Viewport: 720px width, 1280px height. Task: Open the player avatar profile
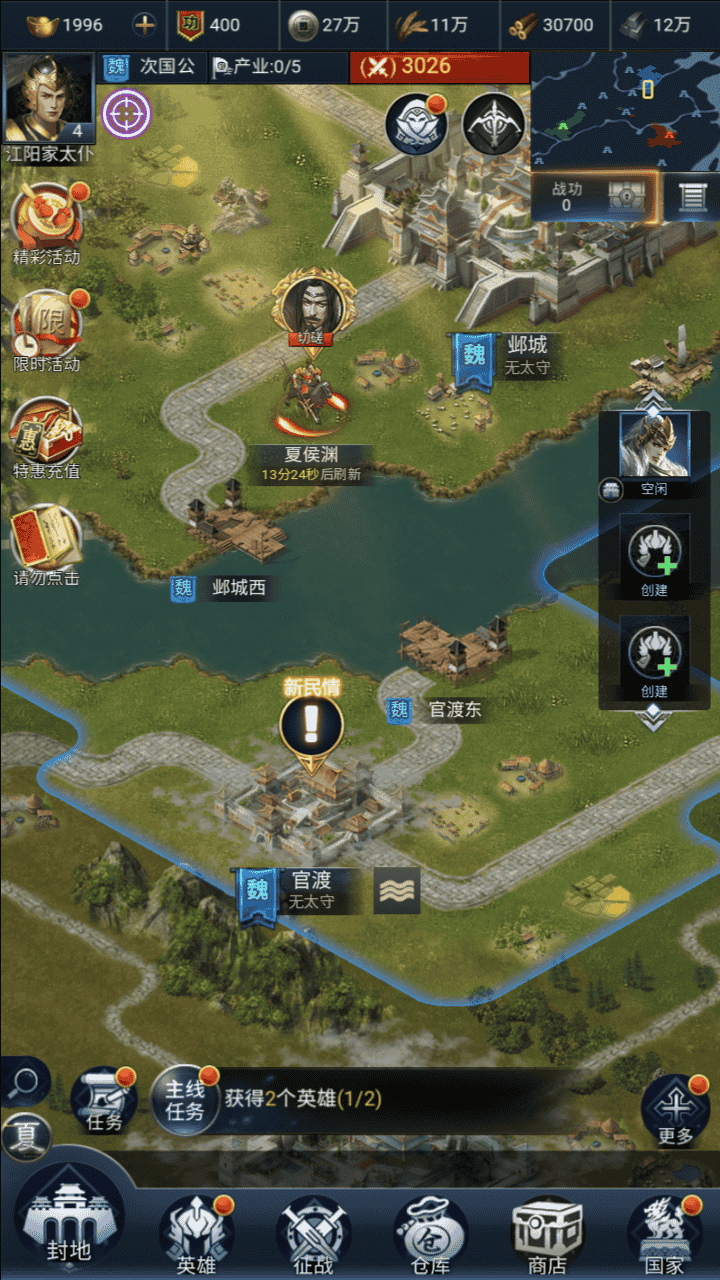[x=49, y=99]
